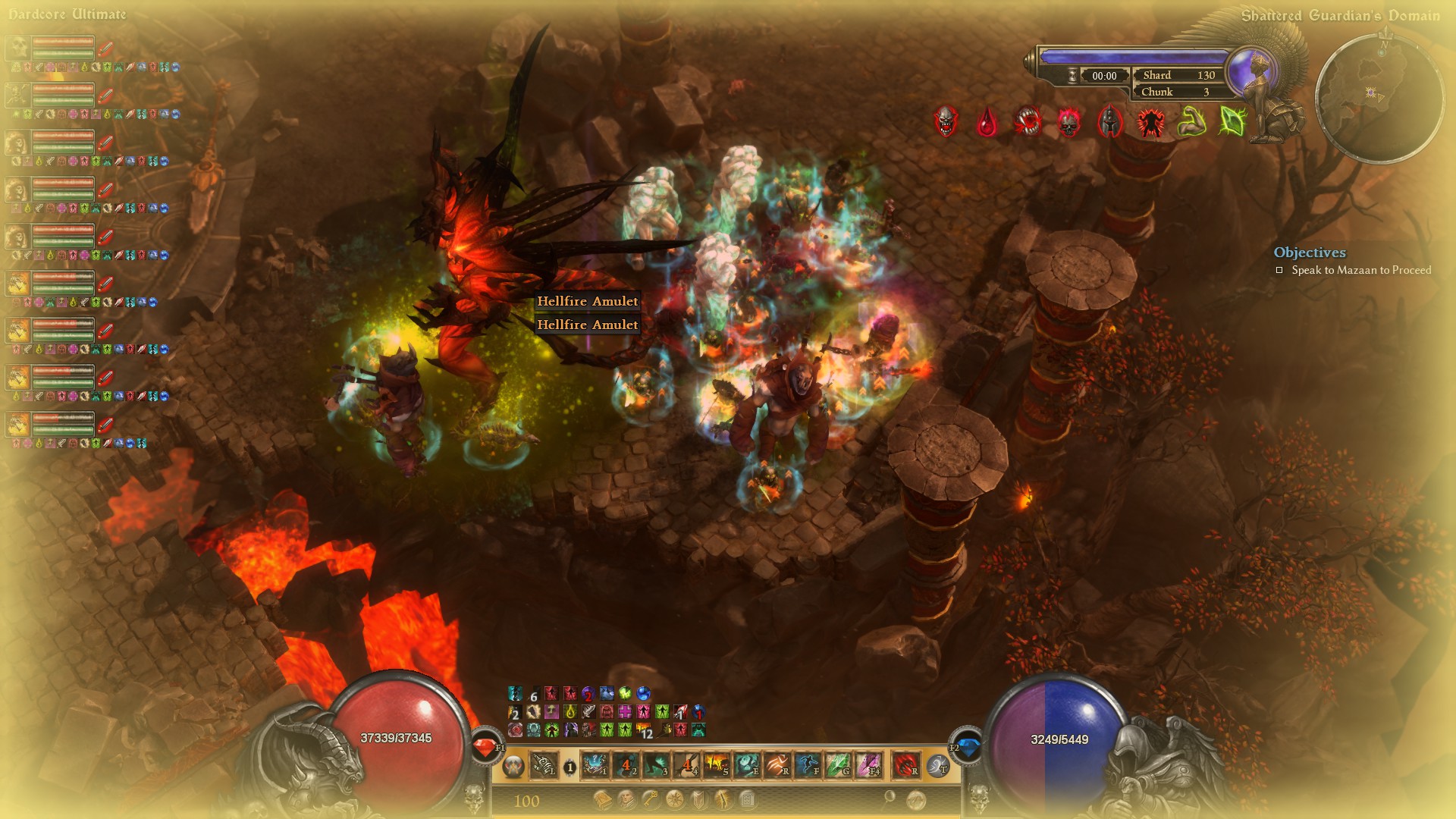
Task: Open the character sheet portrait button
Action: pos(627,799)
